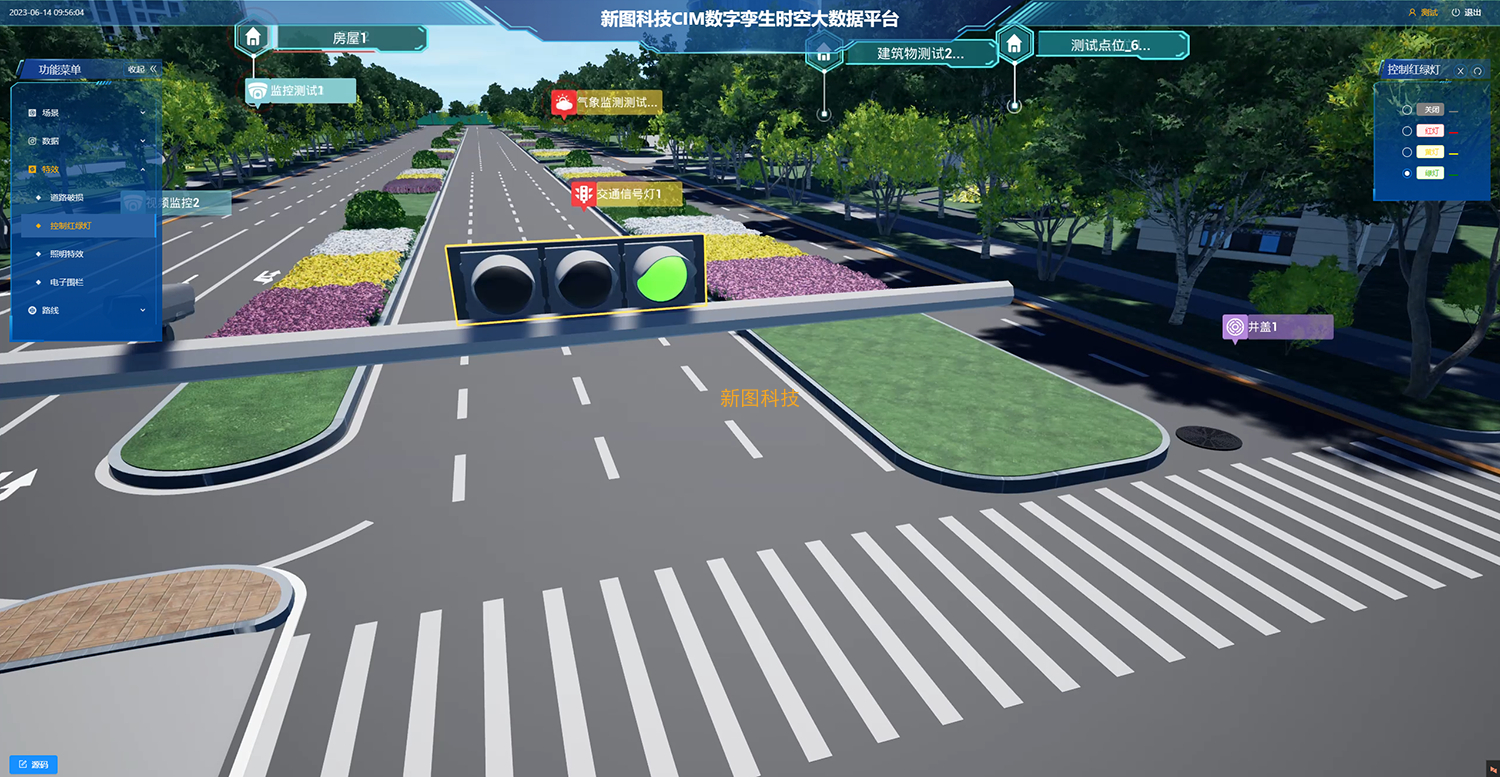This screenshot has height=777, width=1500.
Task: Expand the 路线 menu section
Action: (x=86, y=311)
